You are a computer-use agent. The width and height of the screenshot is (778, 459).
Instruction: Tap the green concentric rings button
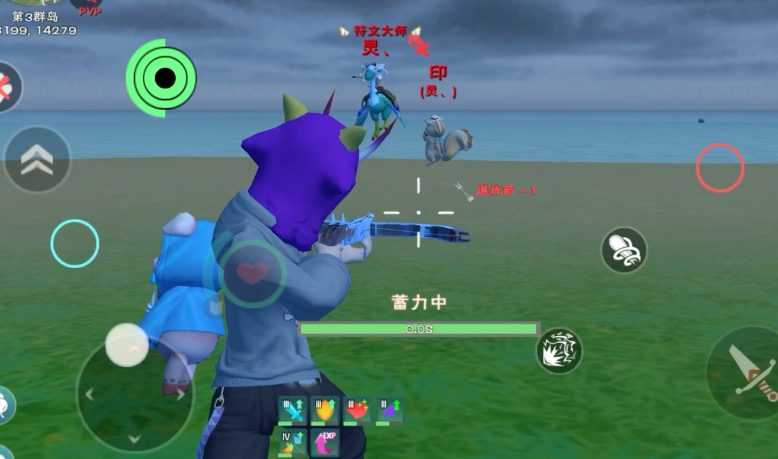159,77
